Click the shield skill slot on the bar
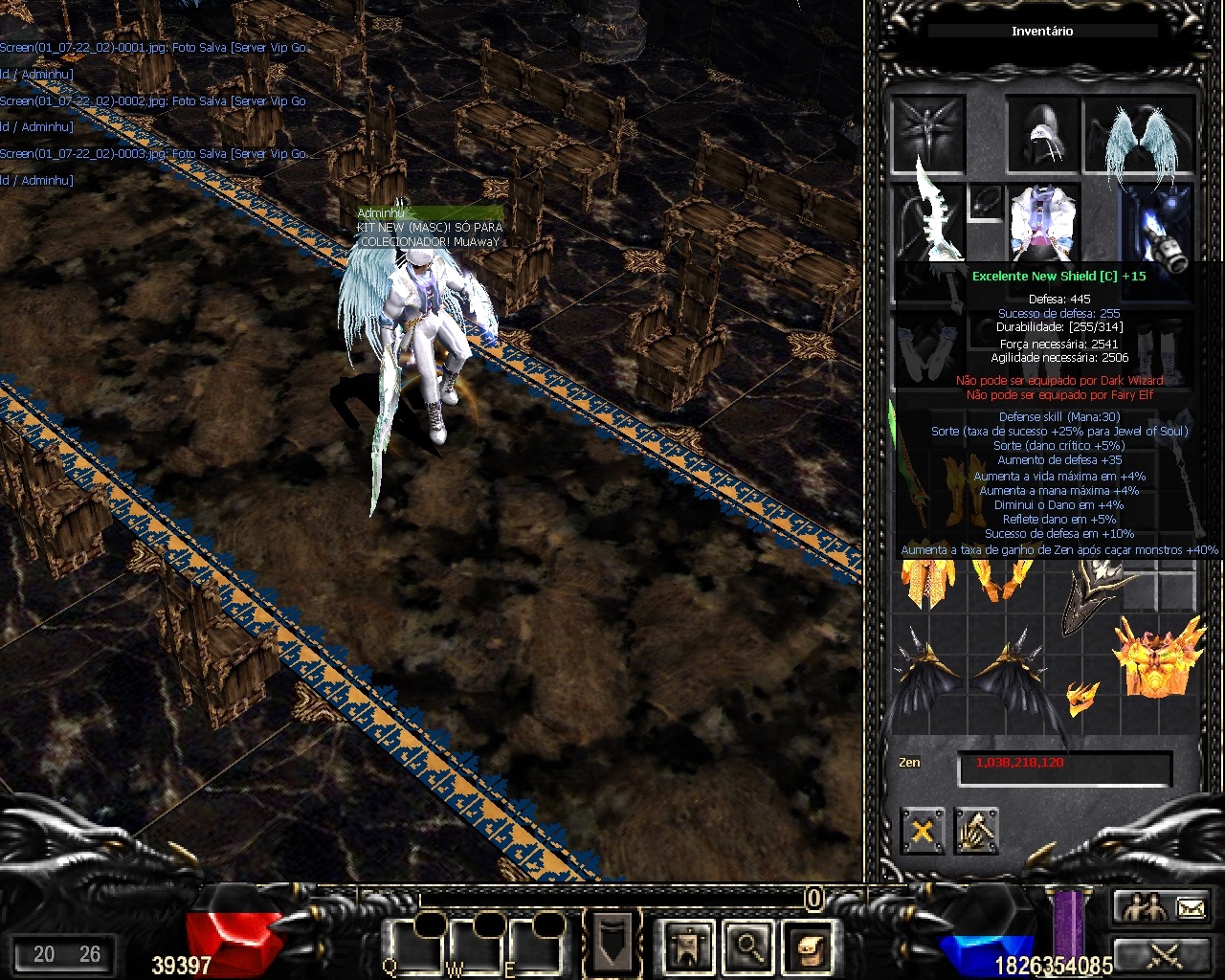This screenshot has height=980, width=1225. [x=611, y=944]
